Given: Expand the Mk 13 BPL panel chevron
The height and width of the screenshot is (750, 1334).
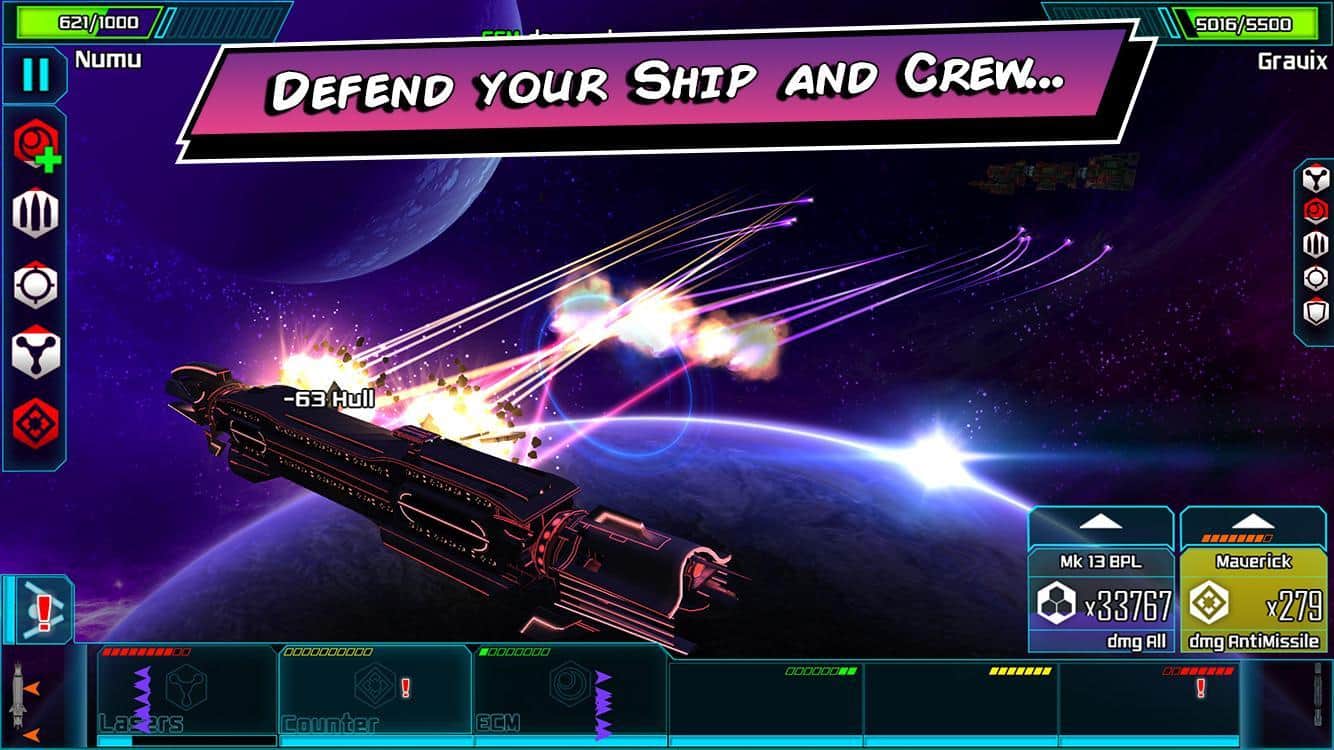Looking at the screenshot, I should tap(1100, 521).
